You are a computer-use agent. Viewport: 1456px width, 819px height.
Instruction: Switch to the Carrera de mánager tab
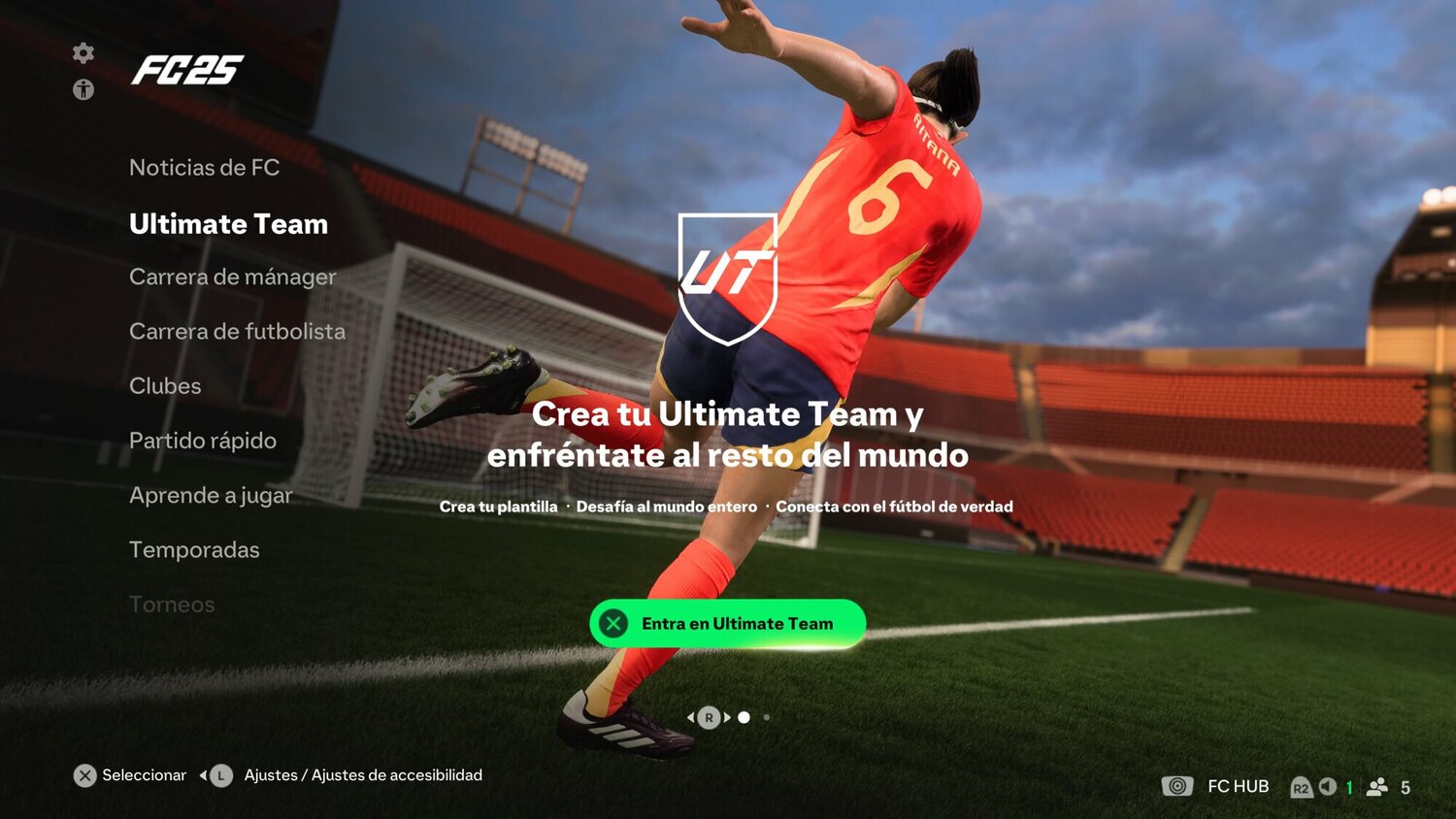point(232,277)
